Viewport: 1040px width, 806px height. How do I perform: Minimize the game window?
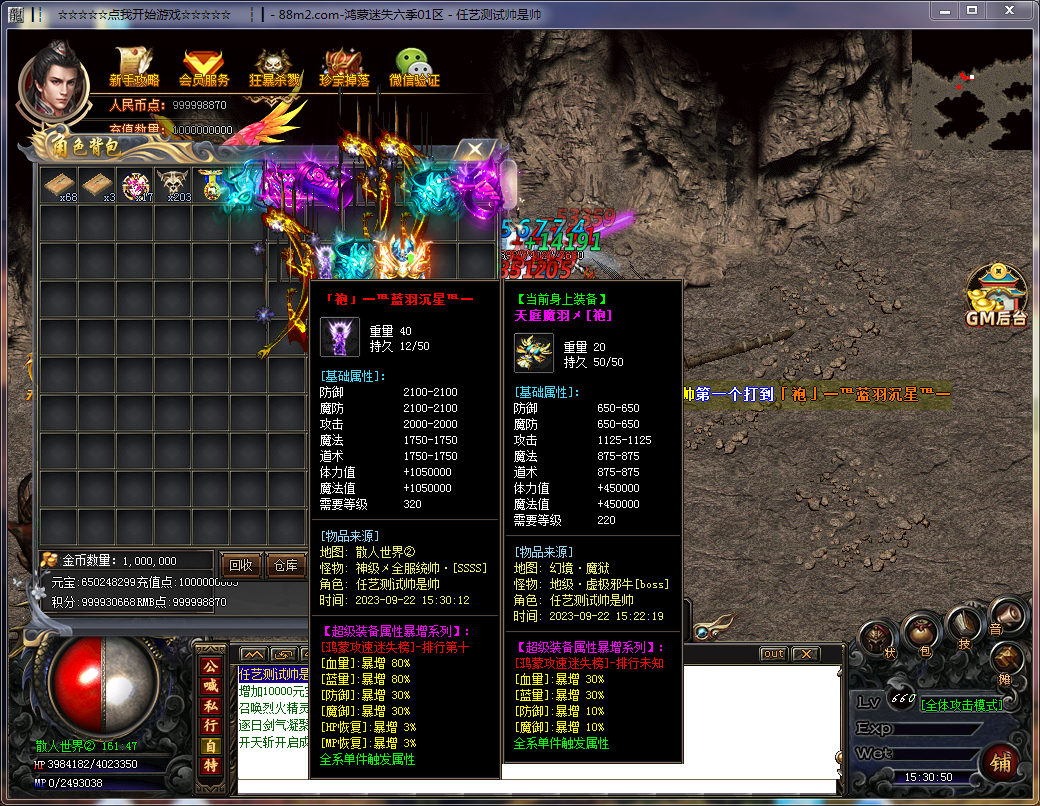tap(945, 10)
